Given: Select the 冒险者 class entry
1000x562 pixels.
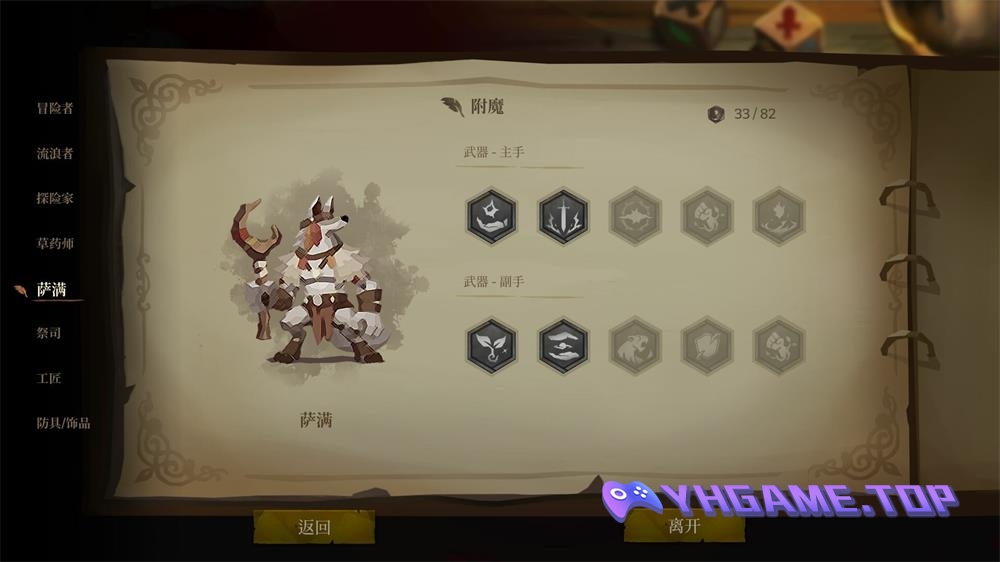Looking at the screenshot, I should click(55, 108).
